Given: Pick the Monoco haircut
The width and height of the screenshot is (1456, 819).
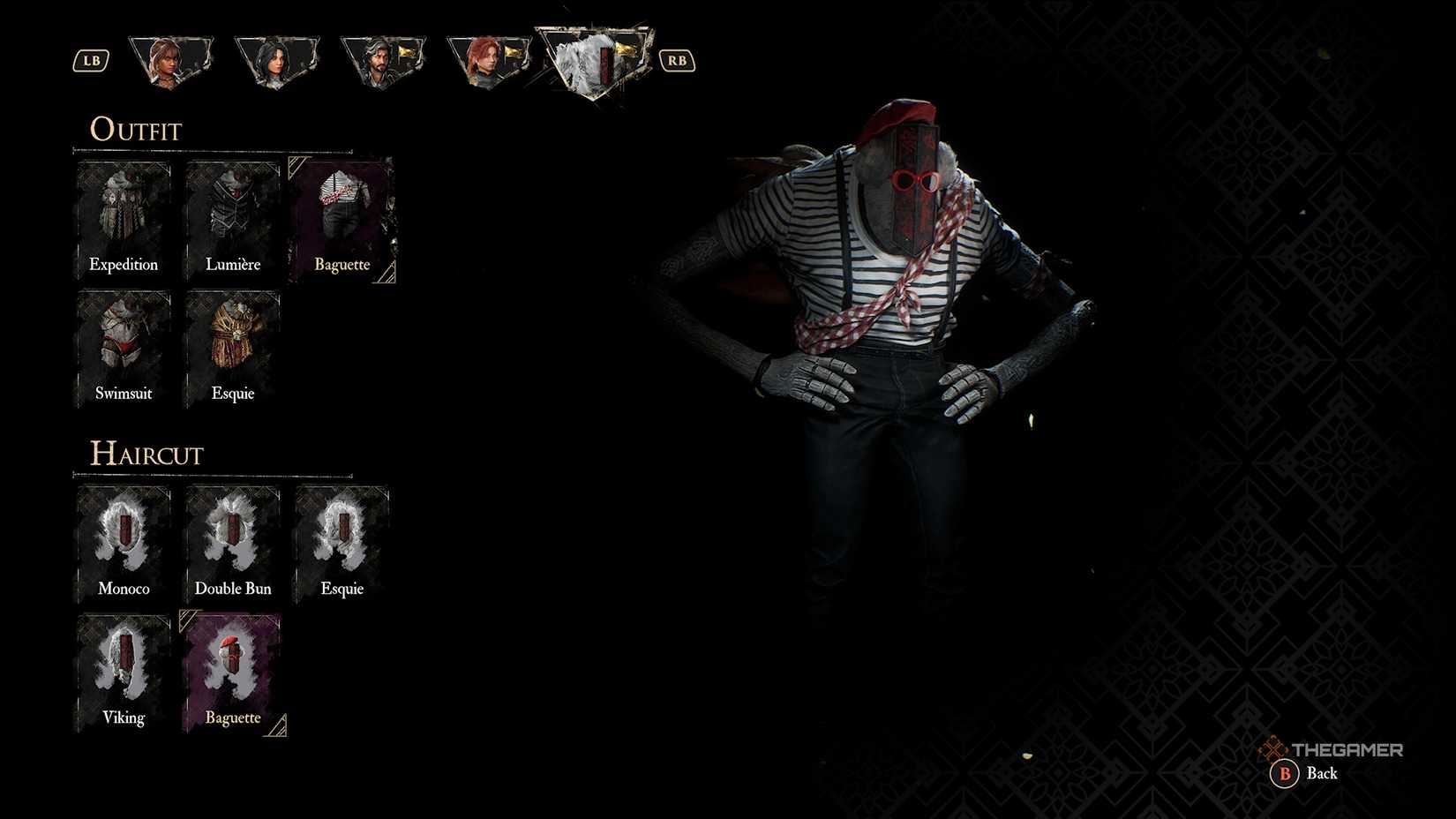Looking at the screenshot, I should pyautogui.click(x=124, y=538).
